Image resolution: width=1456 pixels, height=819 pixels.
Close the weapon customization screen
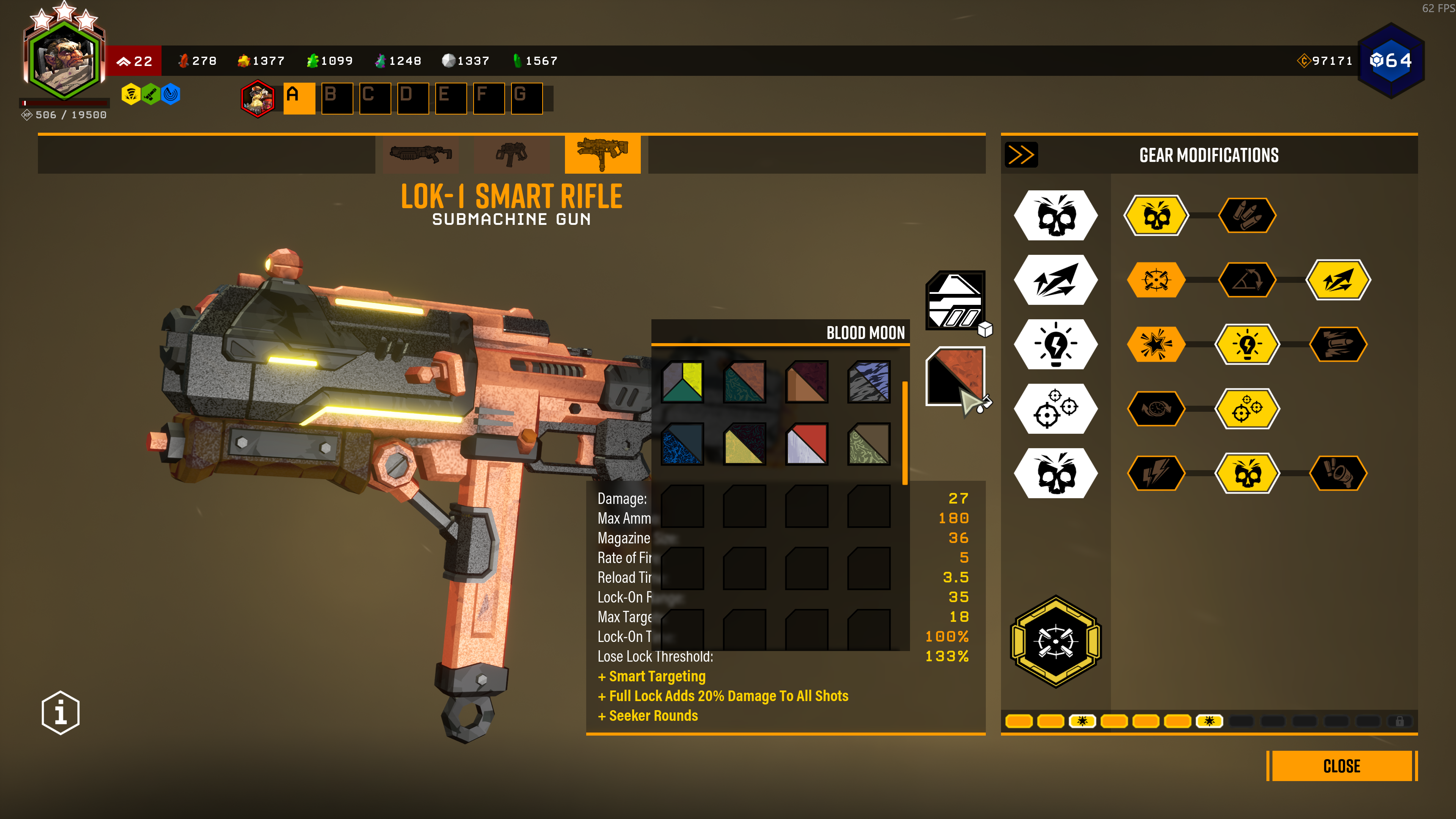[x=1341, y=766]
